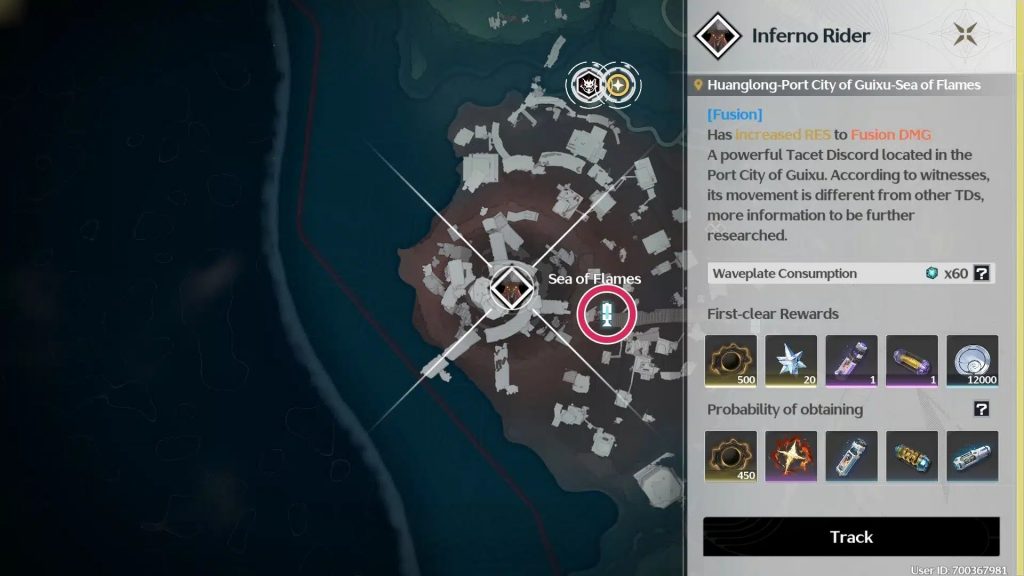Image resolution: width=1024 pixels, height=576 pixels.
Task: Track the Inferno Rider boss
Action: (x=851, y=537)
